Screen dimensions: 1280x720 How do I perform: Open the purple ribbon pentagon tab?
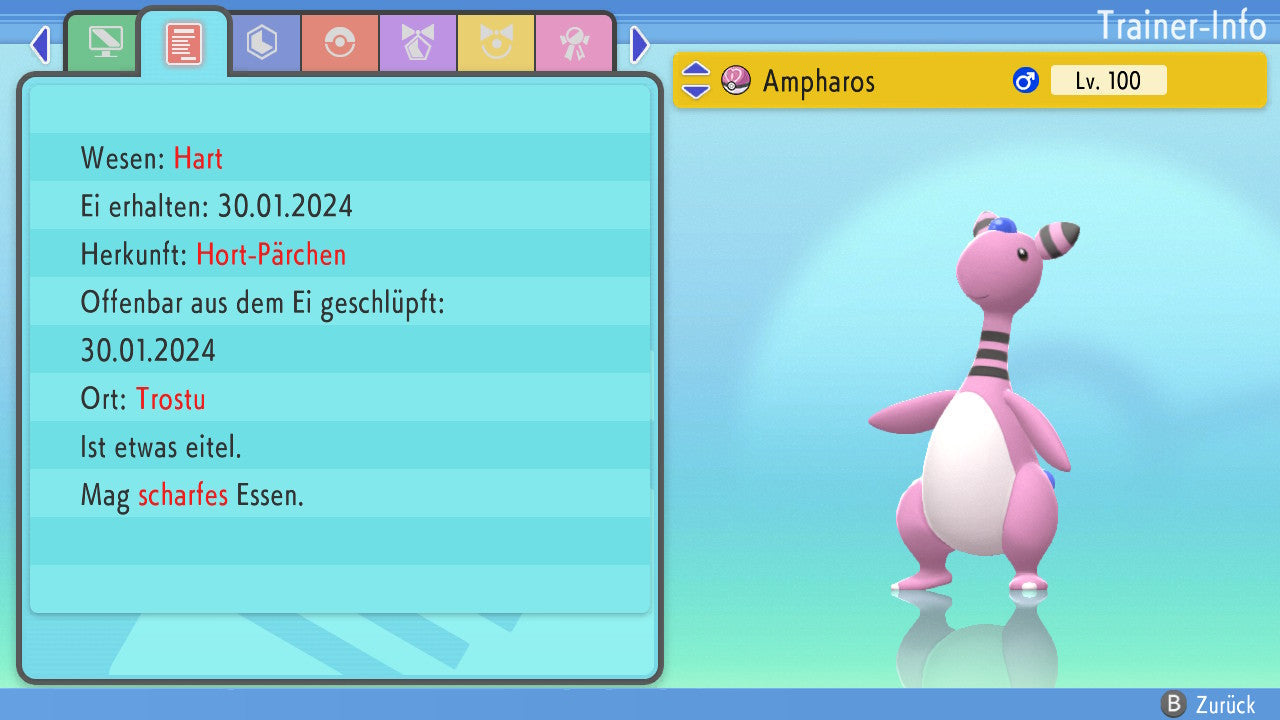(418, 44)
